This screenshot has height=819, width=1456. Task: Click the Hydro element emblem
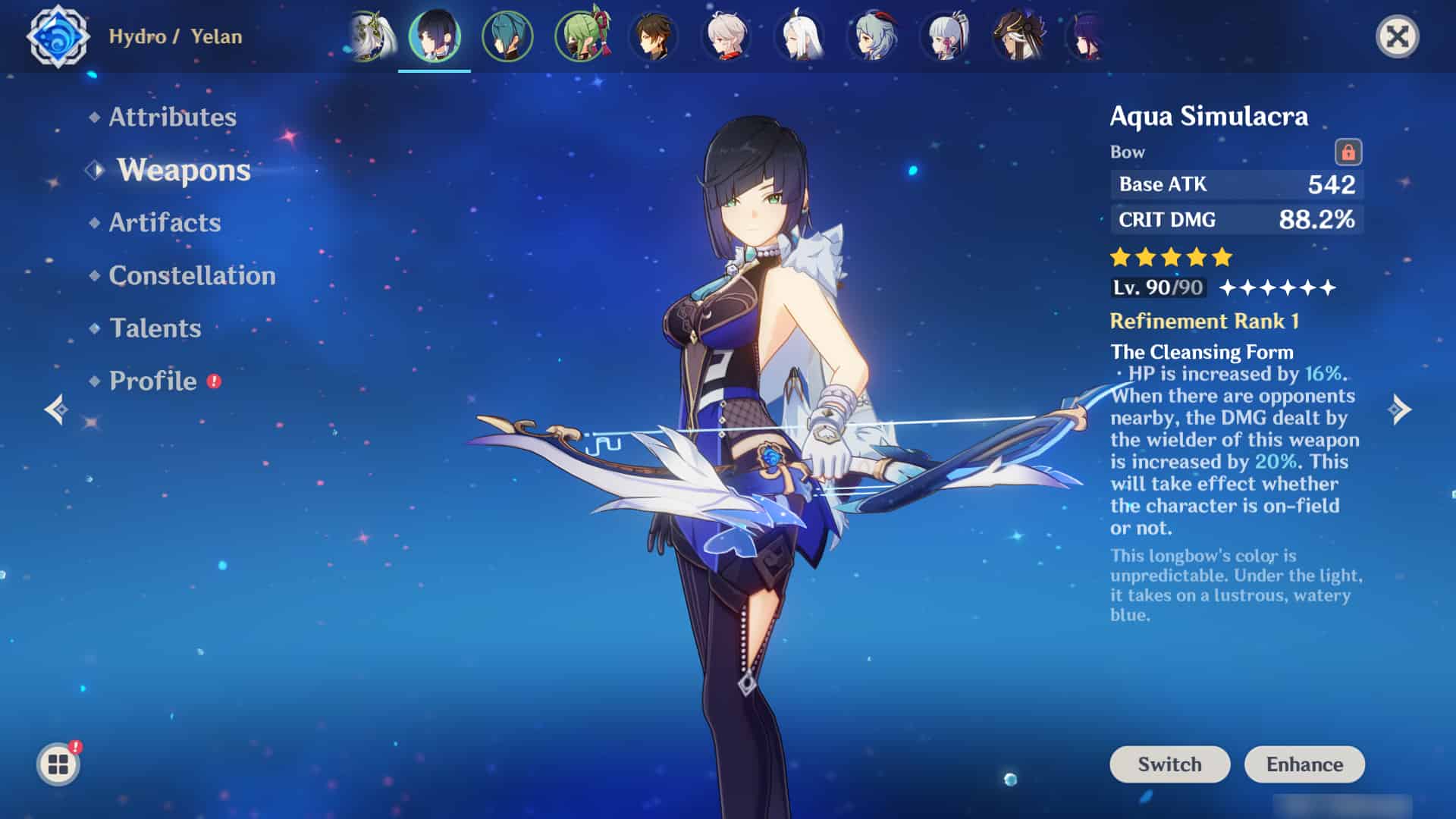[58, 36]
